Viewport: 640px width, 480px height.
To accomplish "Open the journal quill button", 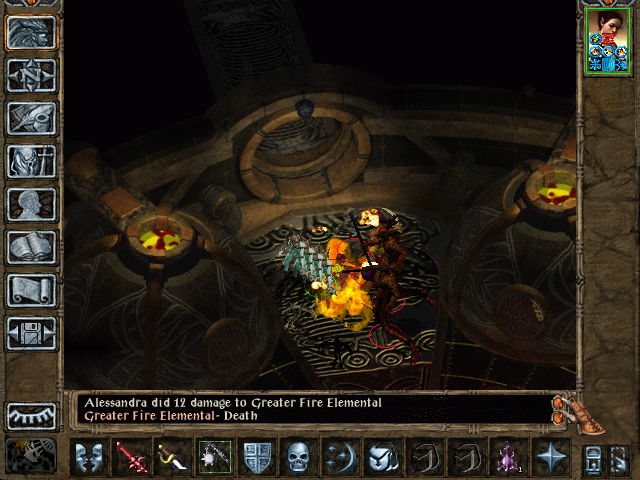I will [x=32, y=118].
